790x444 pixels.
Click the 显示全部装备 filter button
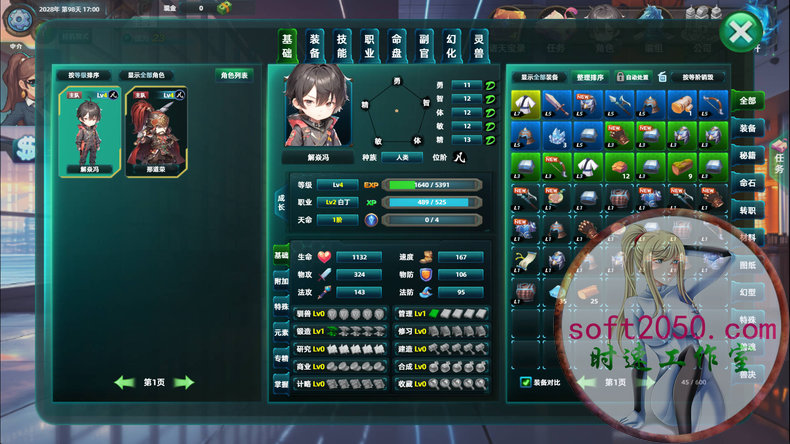click(x=543, y=77)
